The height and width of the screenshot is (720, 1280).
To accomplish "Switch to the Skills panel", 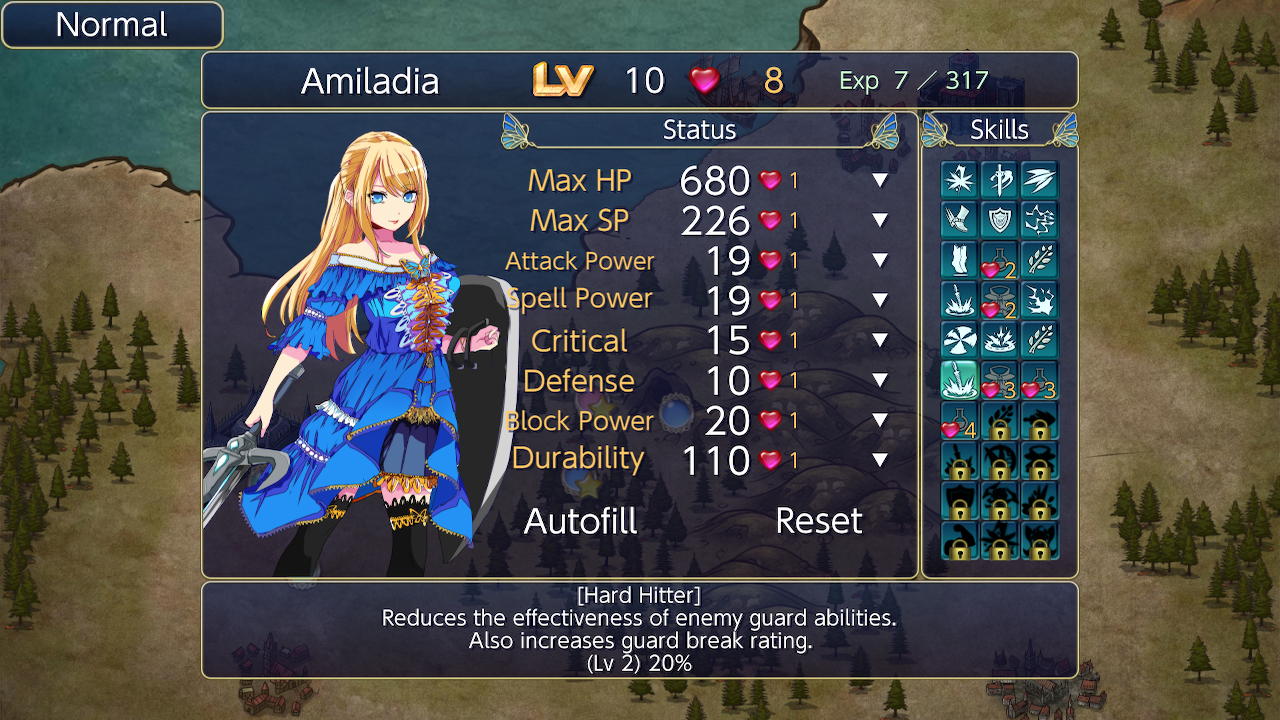I will point(1000,130).
